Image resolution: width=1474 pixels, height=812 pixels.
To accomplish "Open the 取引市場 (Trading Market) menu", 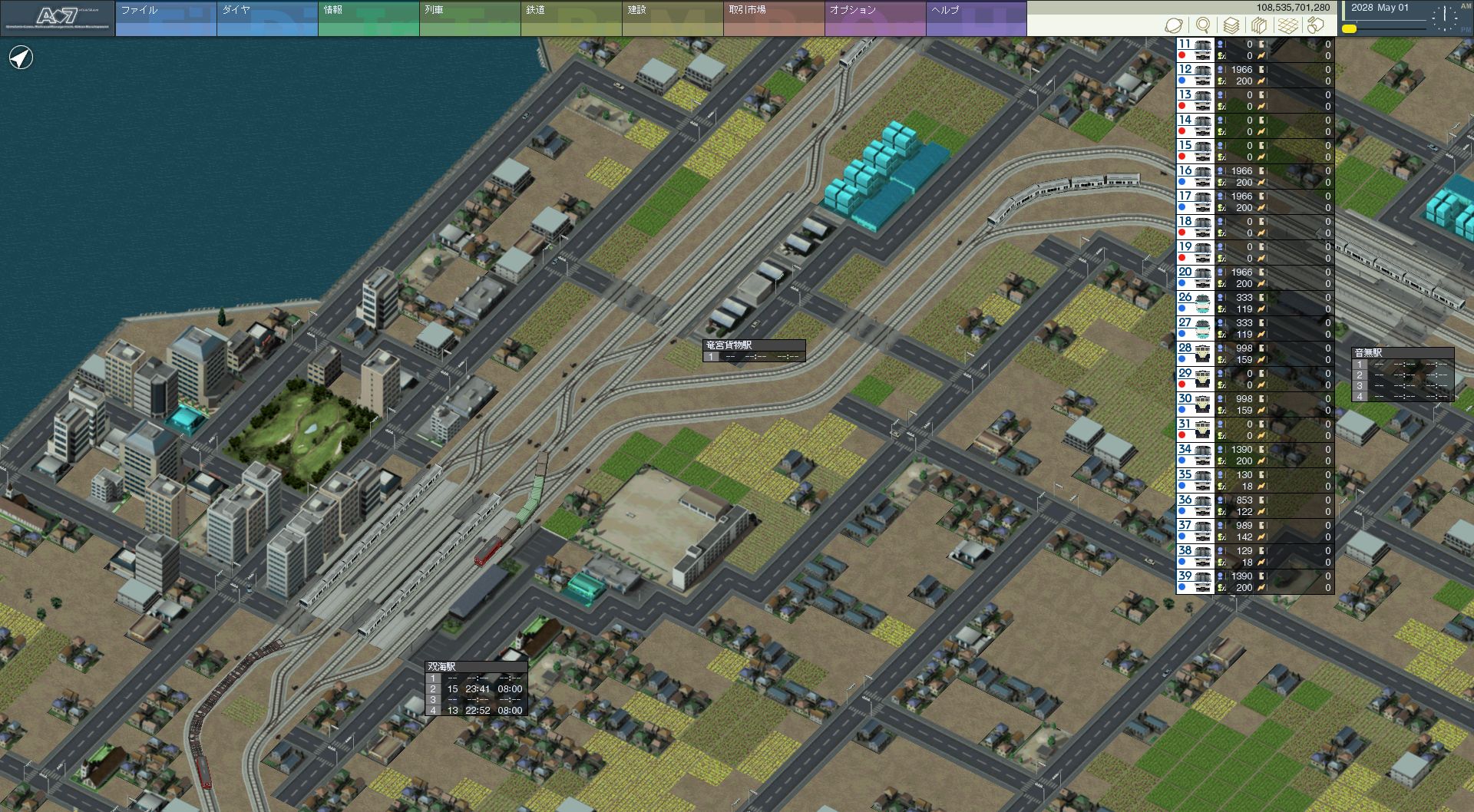I will [774, 18].
